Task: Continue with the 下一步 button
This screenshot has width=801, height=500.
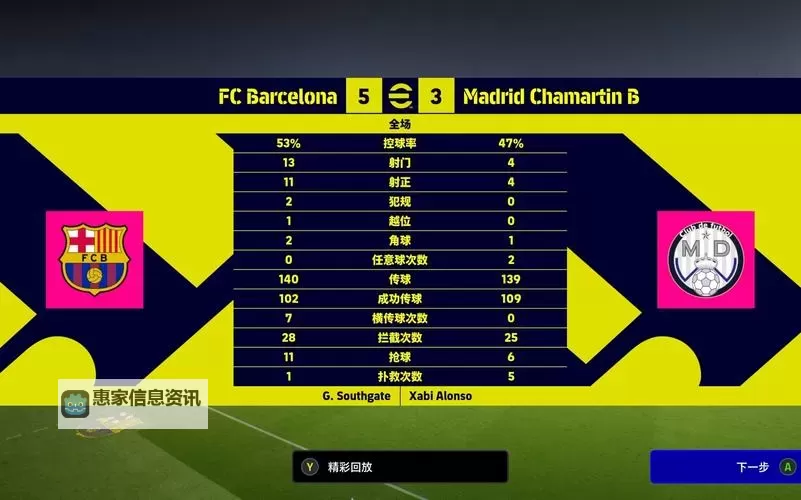Action: click(x=725, y=467)
